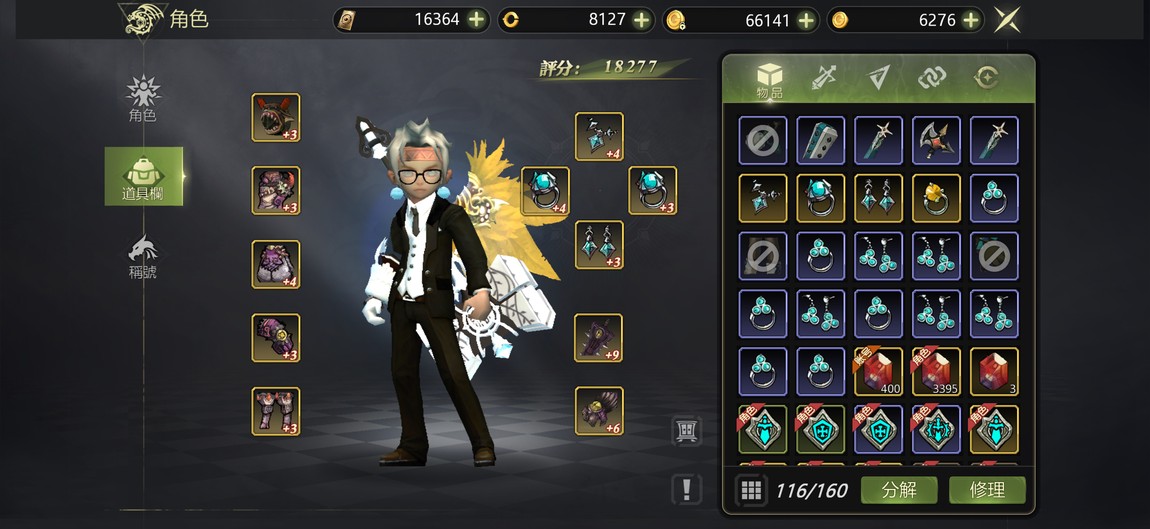Choose the equipped pants slot
The width and height of the screenshot is (1150, 529).
[276, 411]
